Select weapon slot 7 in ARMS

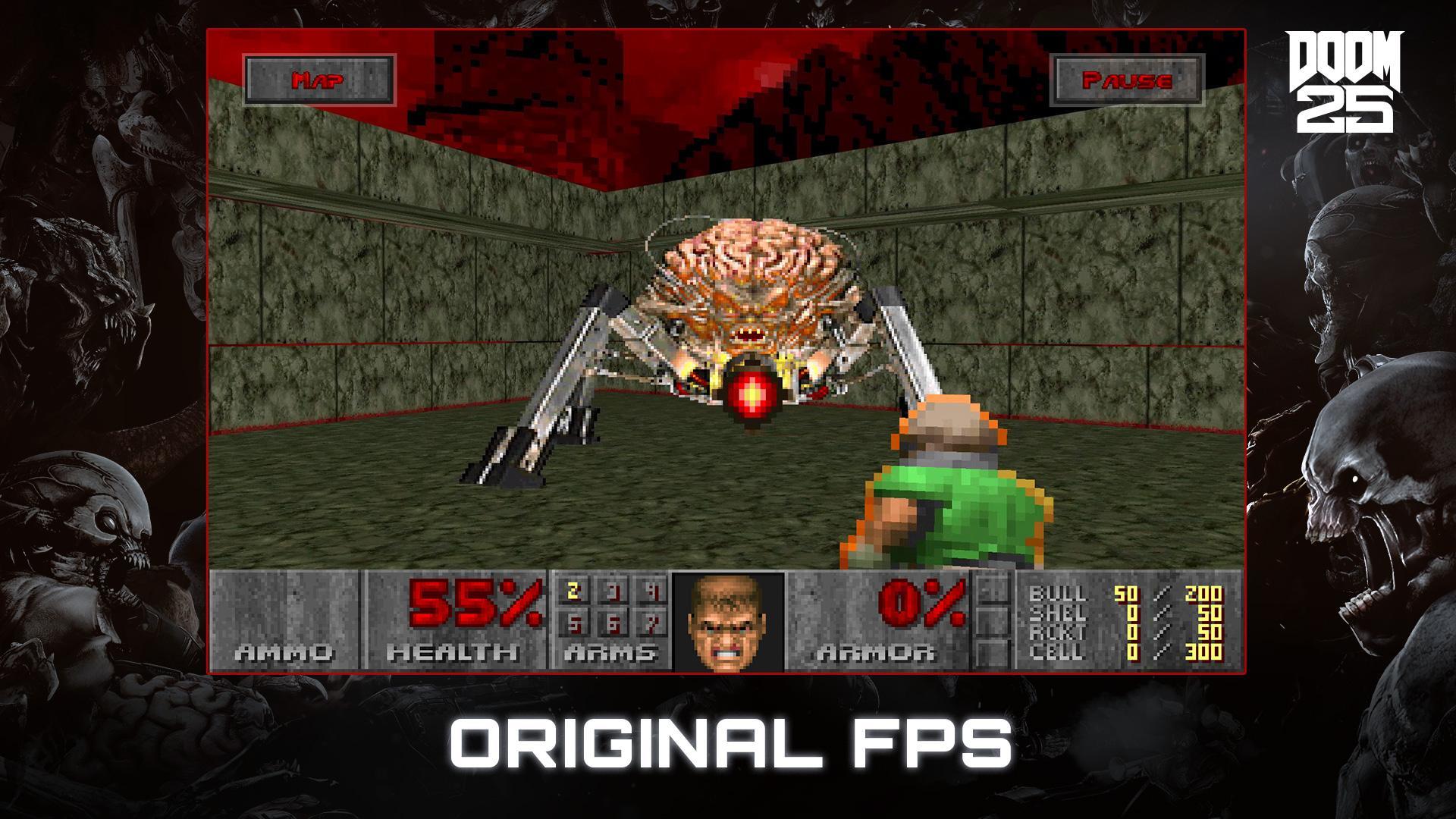tap(654, 623)
